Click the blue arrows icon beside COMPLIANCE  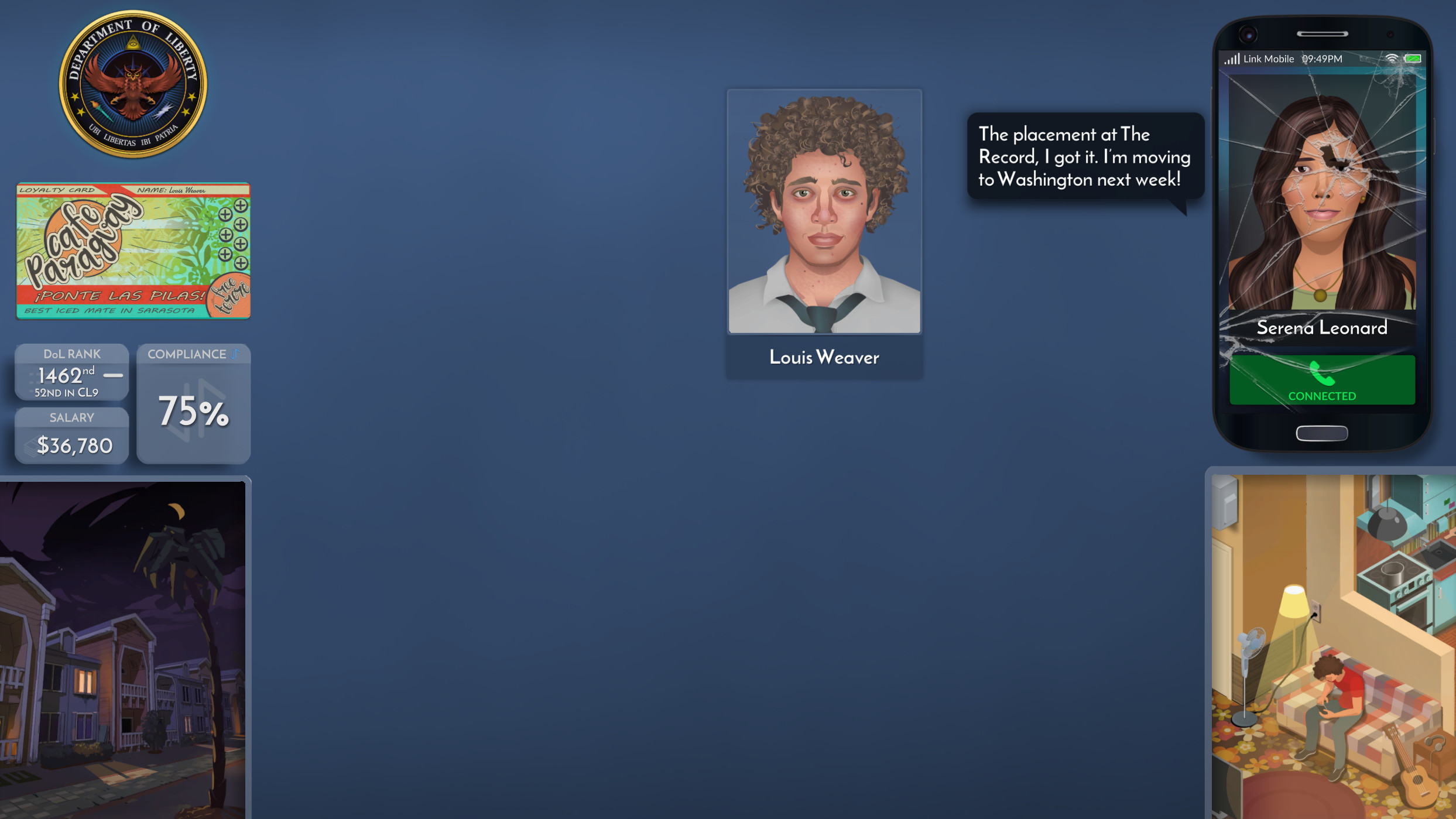click(x=233, y=354)
